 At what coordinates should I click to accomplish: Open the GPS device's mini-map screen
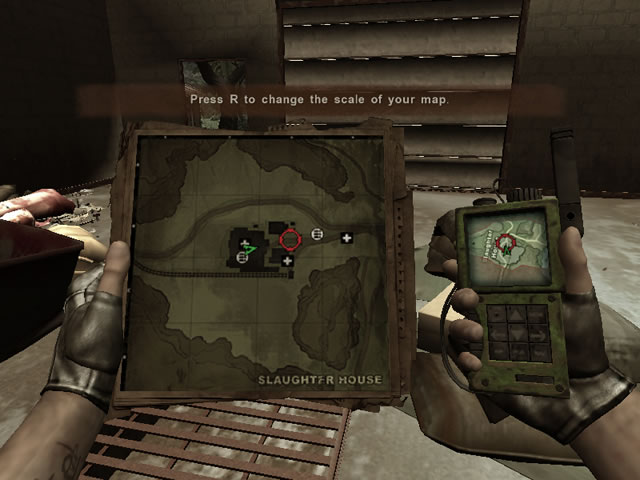[x=508, y=242]
